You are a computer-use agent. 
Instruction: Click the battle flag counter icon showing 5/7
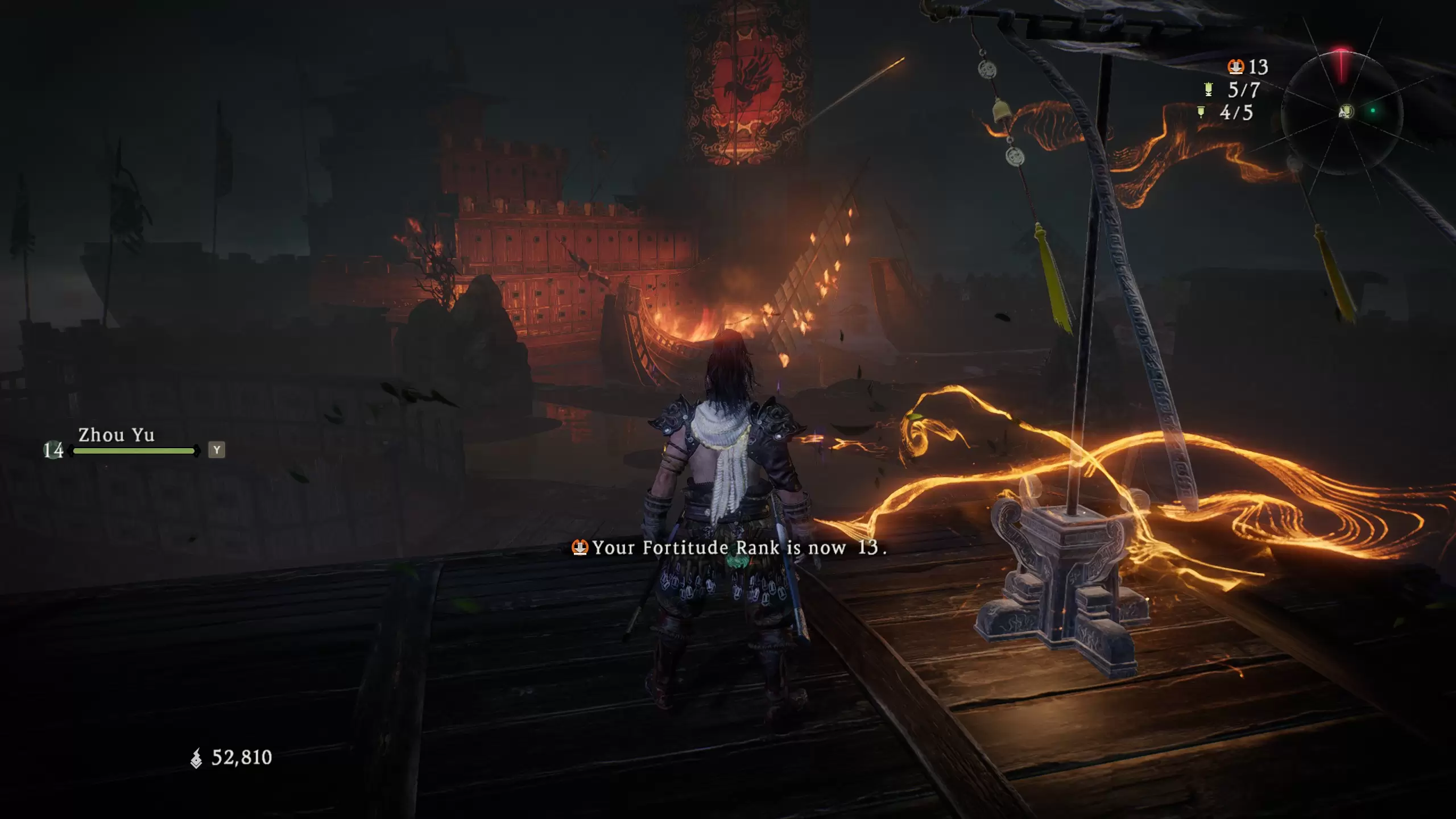coord(1209,89)
